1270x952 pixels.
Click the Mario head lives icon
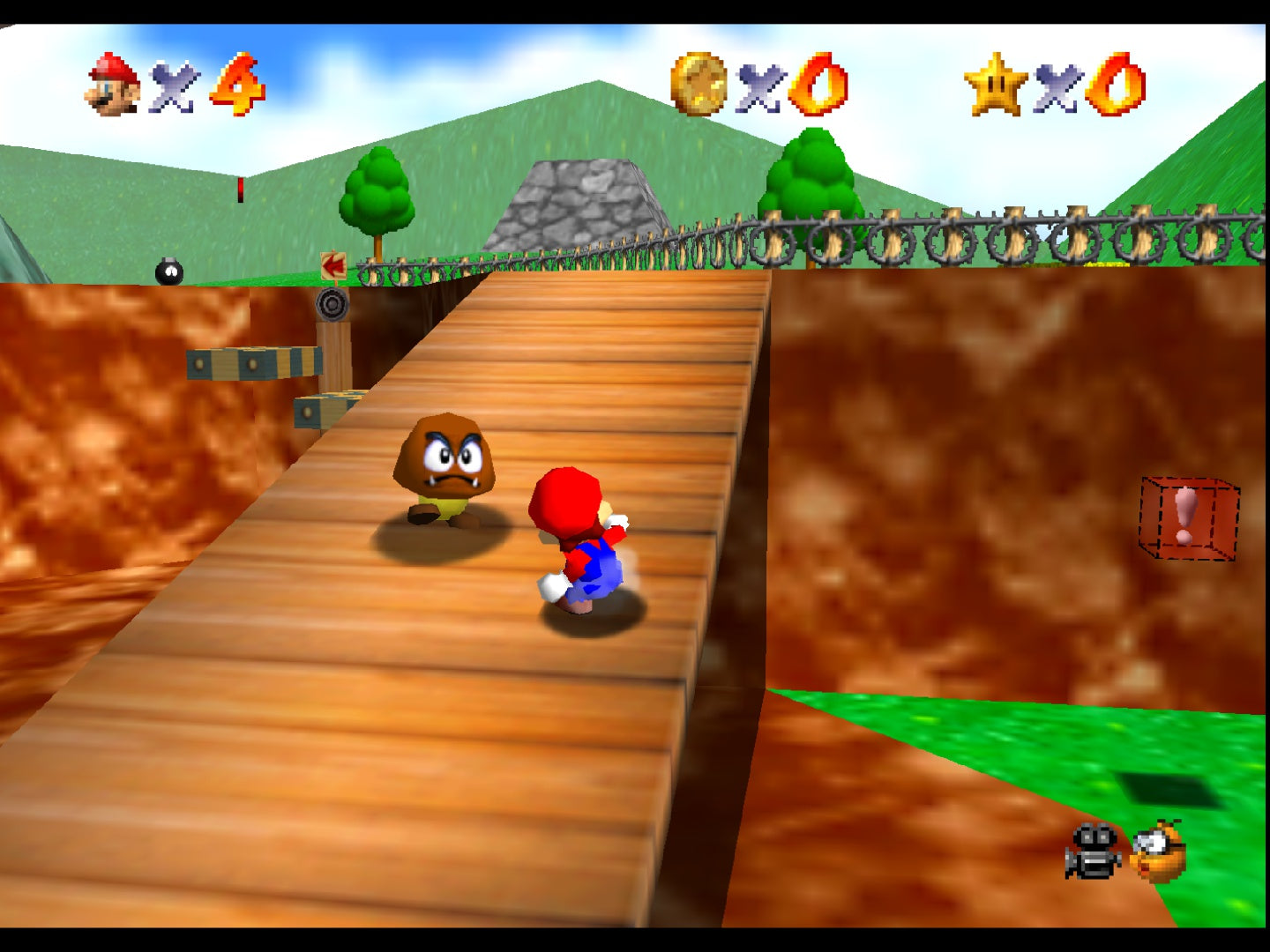113,85
